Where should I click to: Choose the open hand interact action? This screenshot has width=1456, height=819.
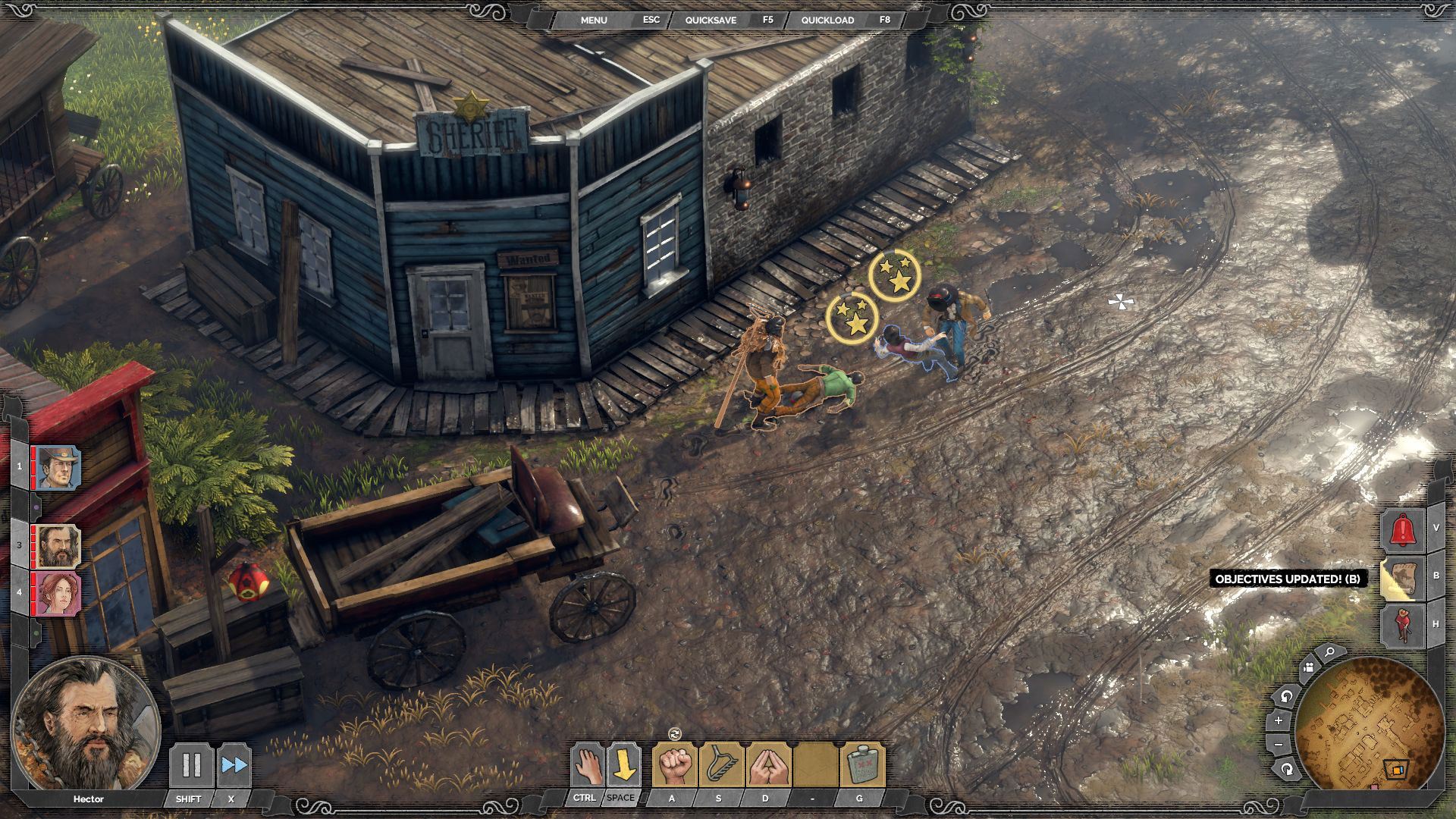586,765
